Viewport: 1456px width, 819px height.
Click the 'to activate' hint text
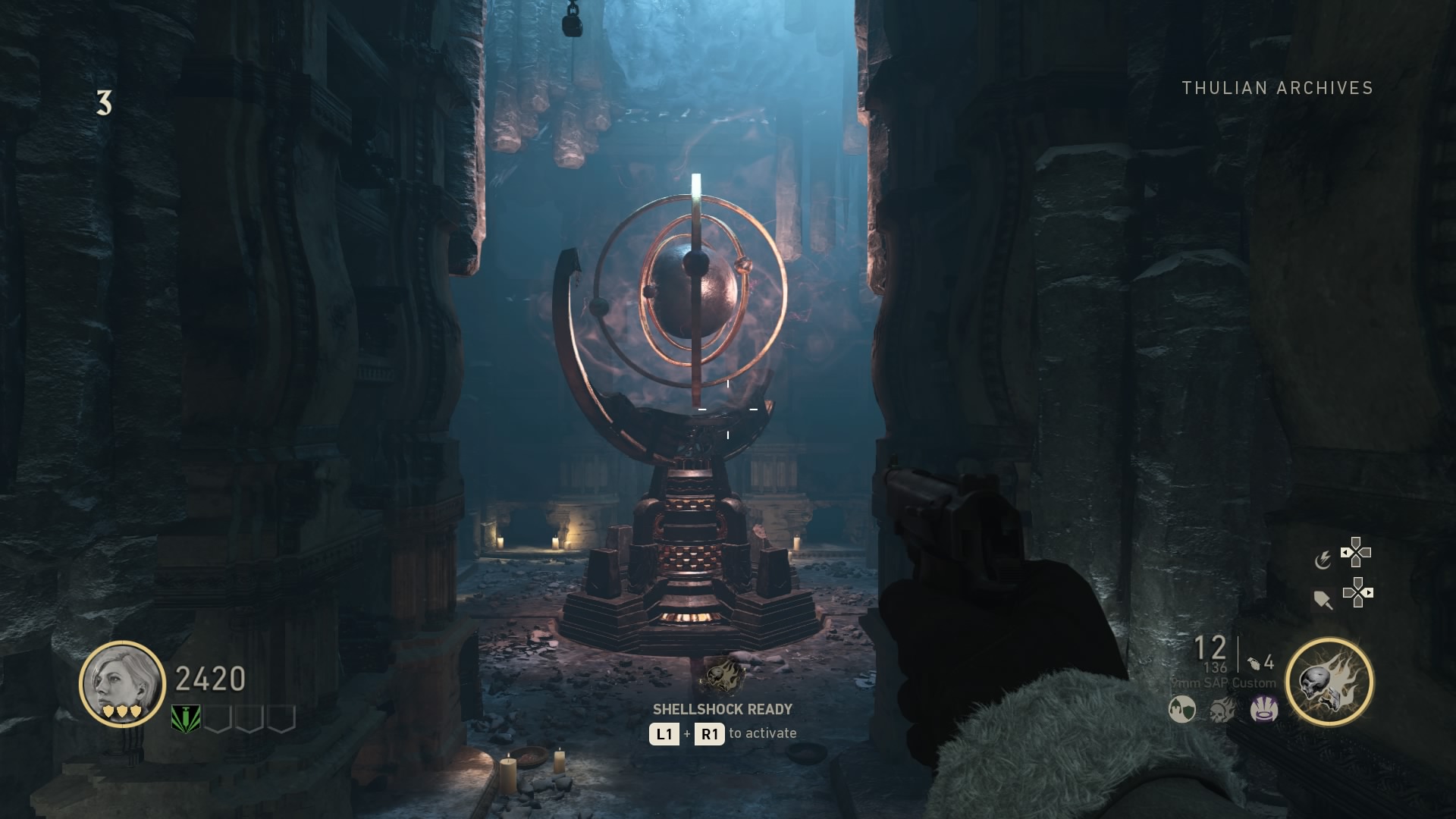(x=762, y=733)
